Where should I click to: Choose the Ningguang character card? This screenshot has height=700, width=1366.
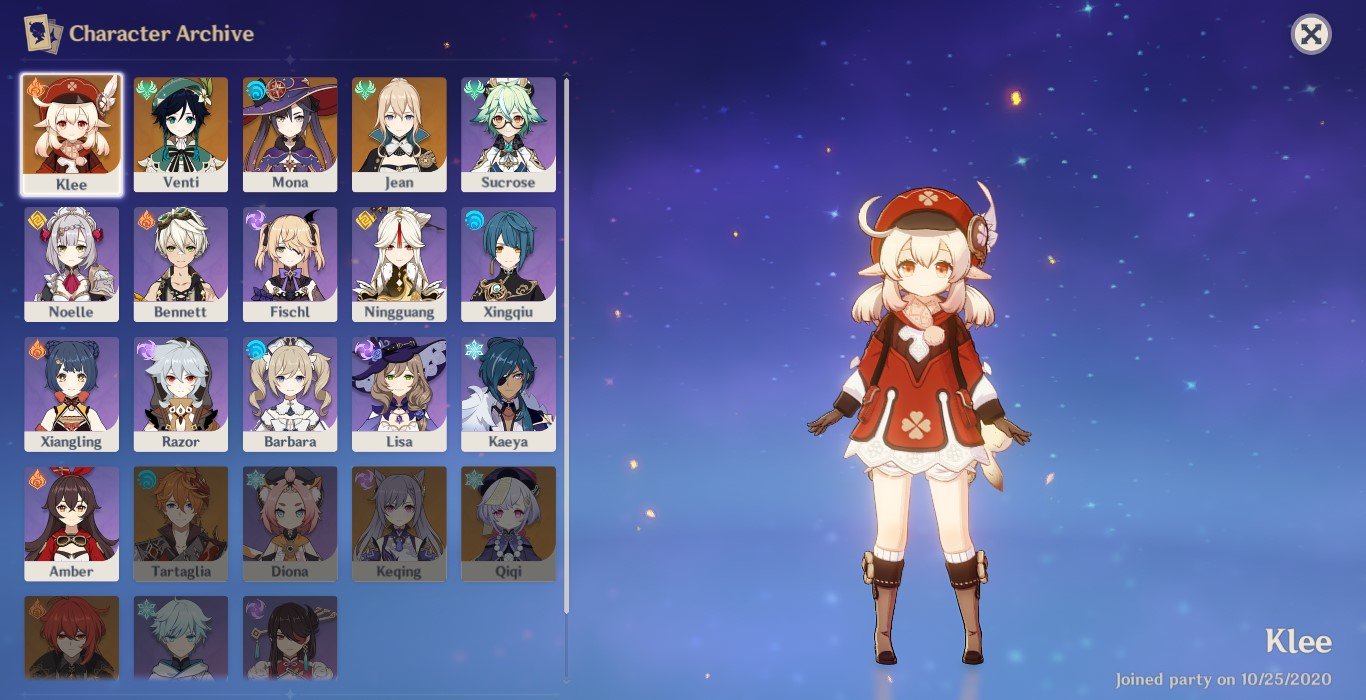coord(399,264)
